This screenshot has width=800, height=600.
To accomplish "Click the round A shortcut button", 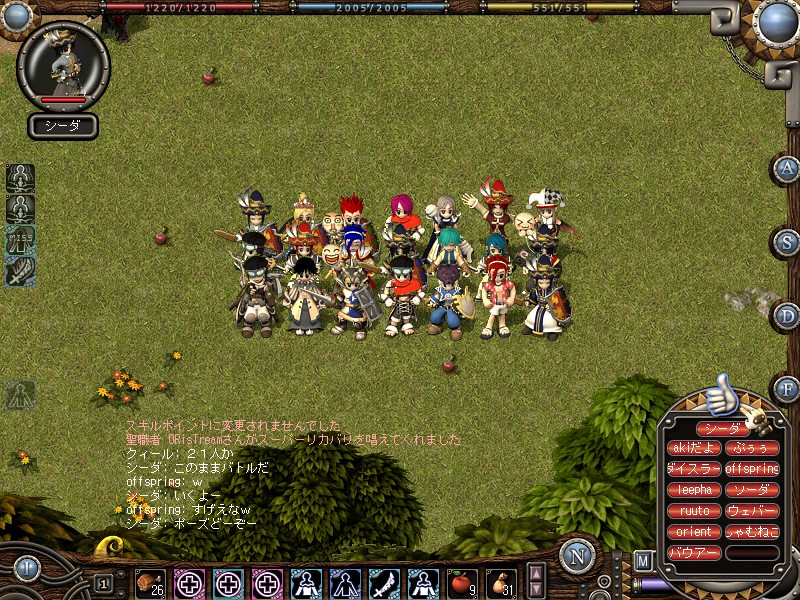I will [x=787, y=169].
